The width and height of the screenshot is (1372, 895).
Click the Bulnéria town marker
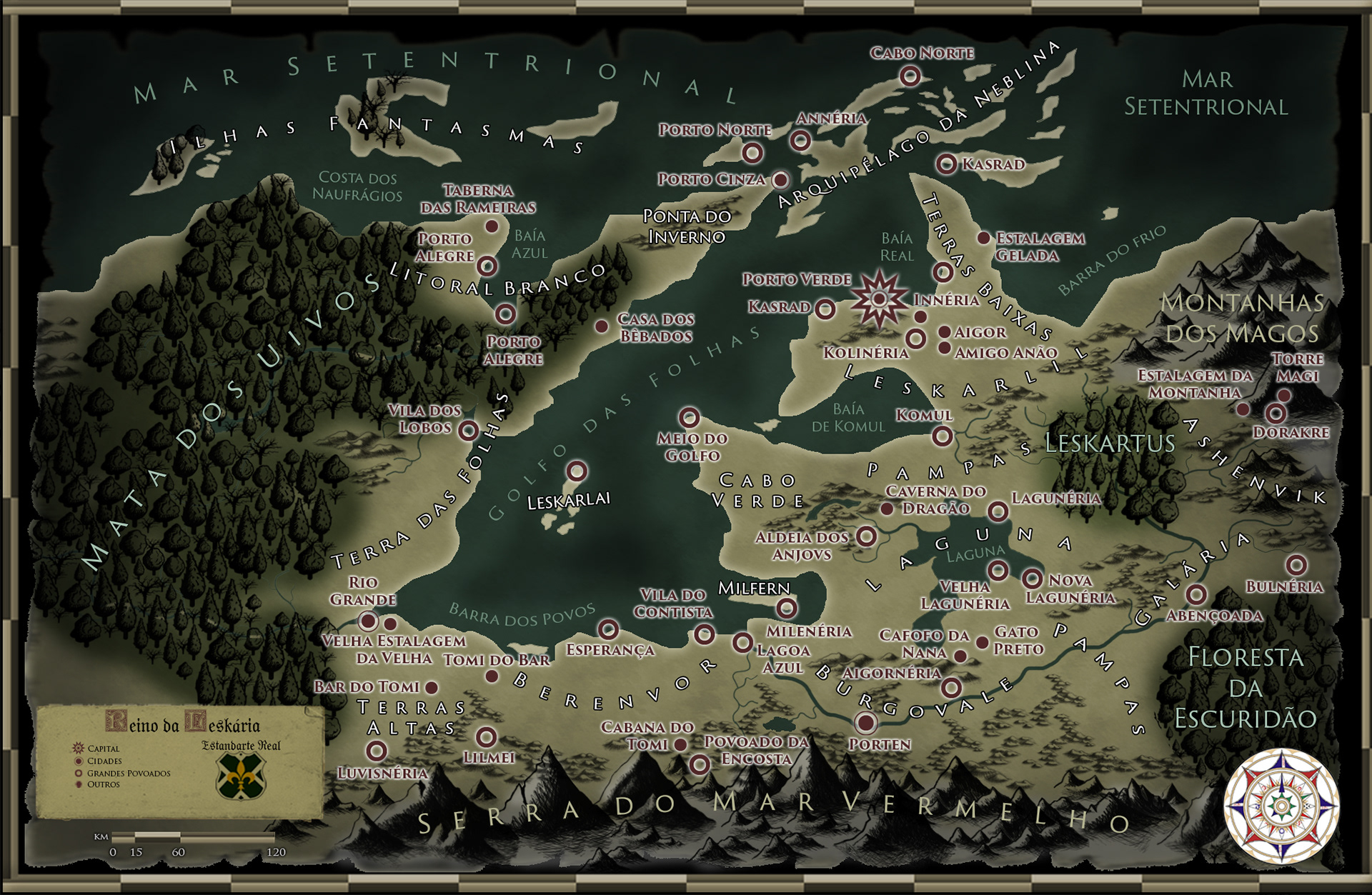(x=1296, y=565)
